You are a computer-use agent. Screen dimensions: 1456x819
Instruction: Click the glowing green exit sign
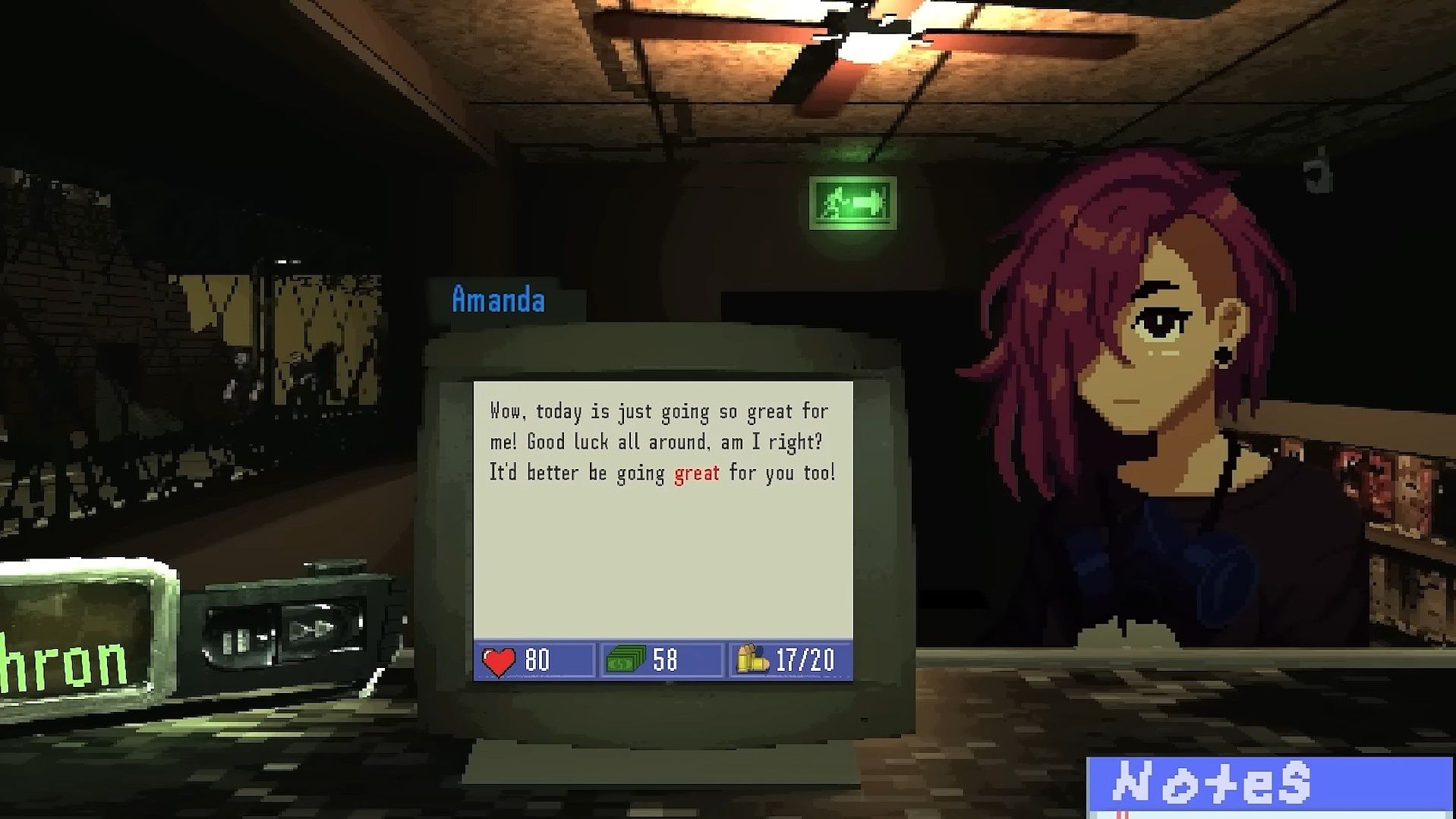tap(852, 203)
